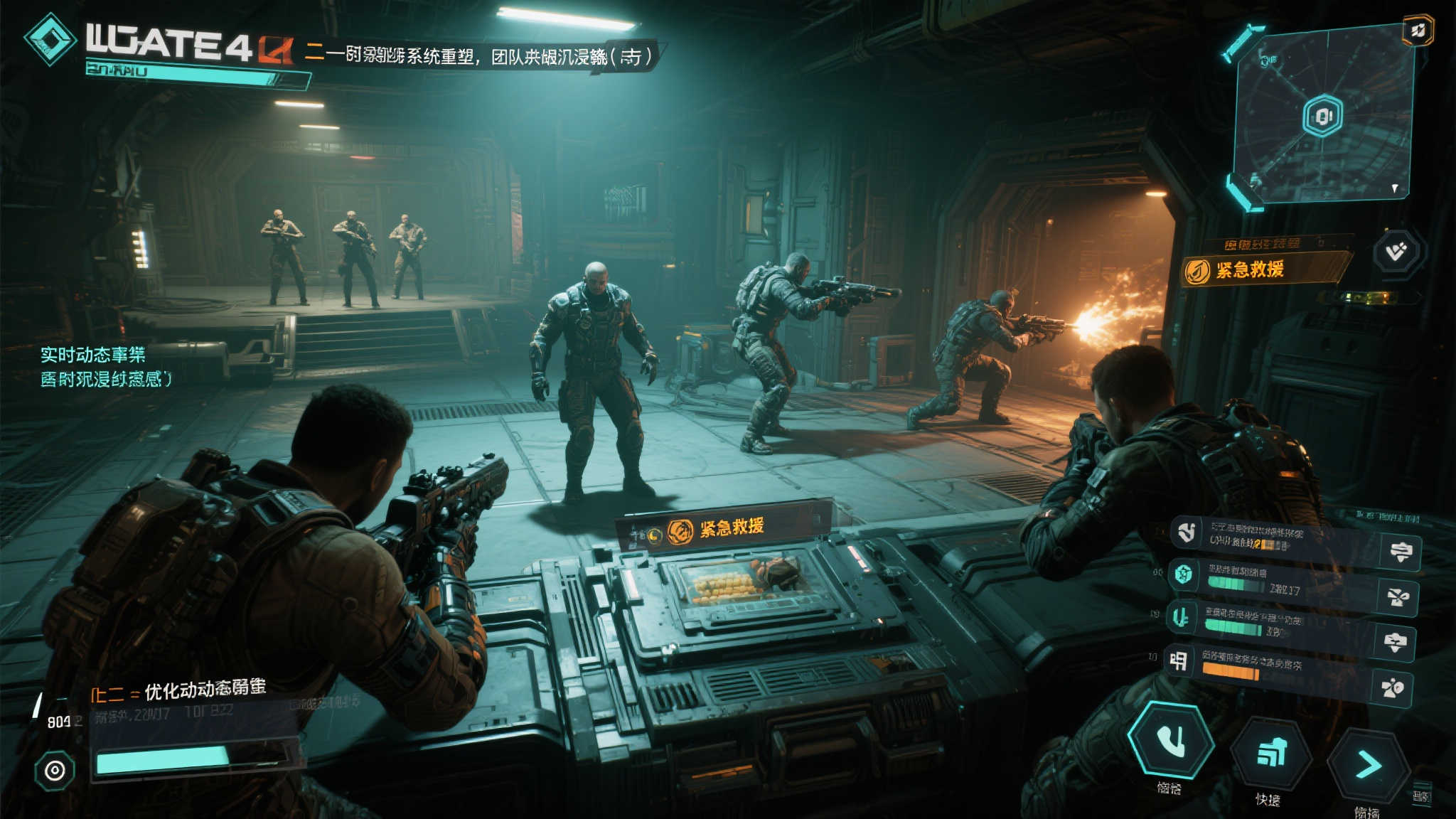This screenshot has width=1456, height=819.
Task: Select the squad row with the orange bar
Action: tap(1273, 666)
